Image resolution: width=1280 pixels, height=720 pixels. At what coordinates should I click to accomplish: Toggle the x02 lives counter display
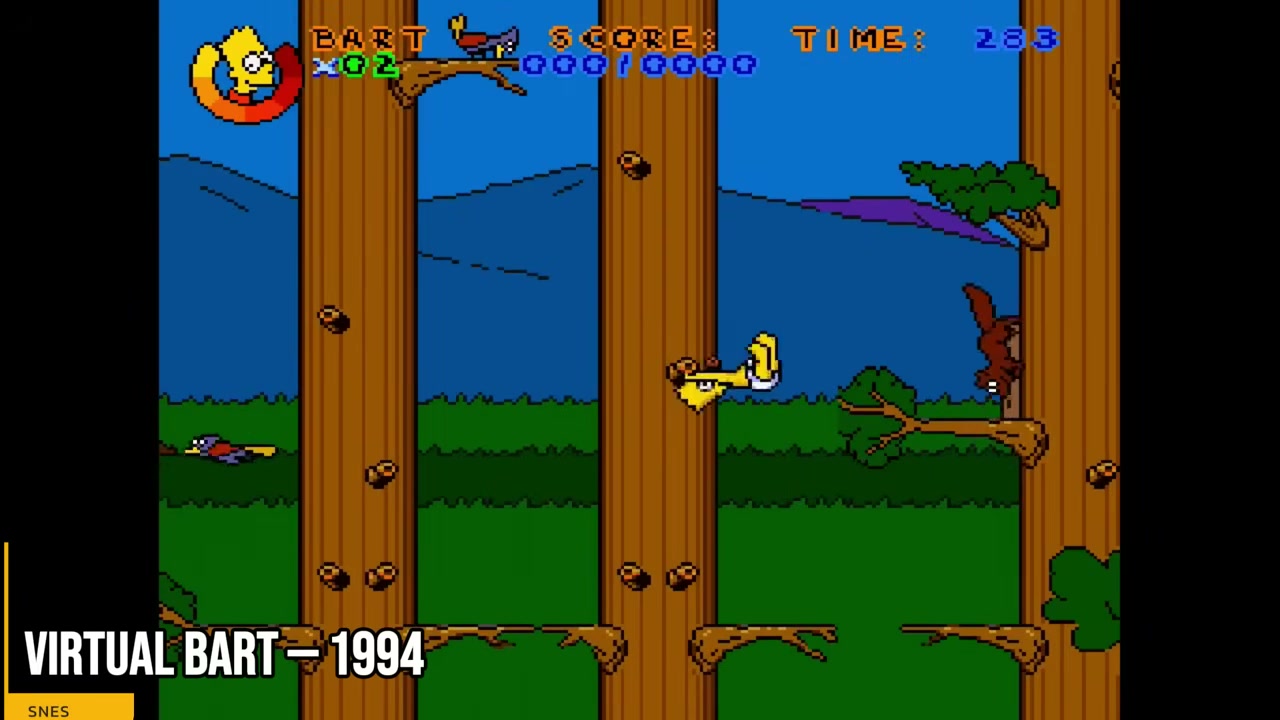[355, 66]
